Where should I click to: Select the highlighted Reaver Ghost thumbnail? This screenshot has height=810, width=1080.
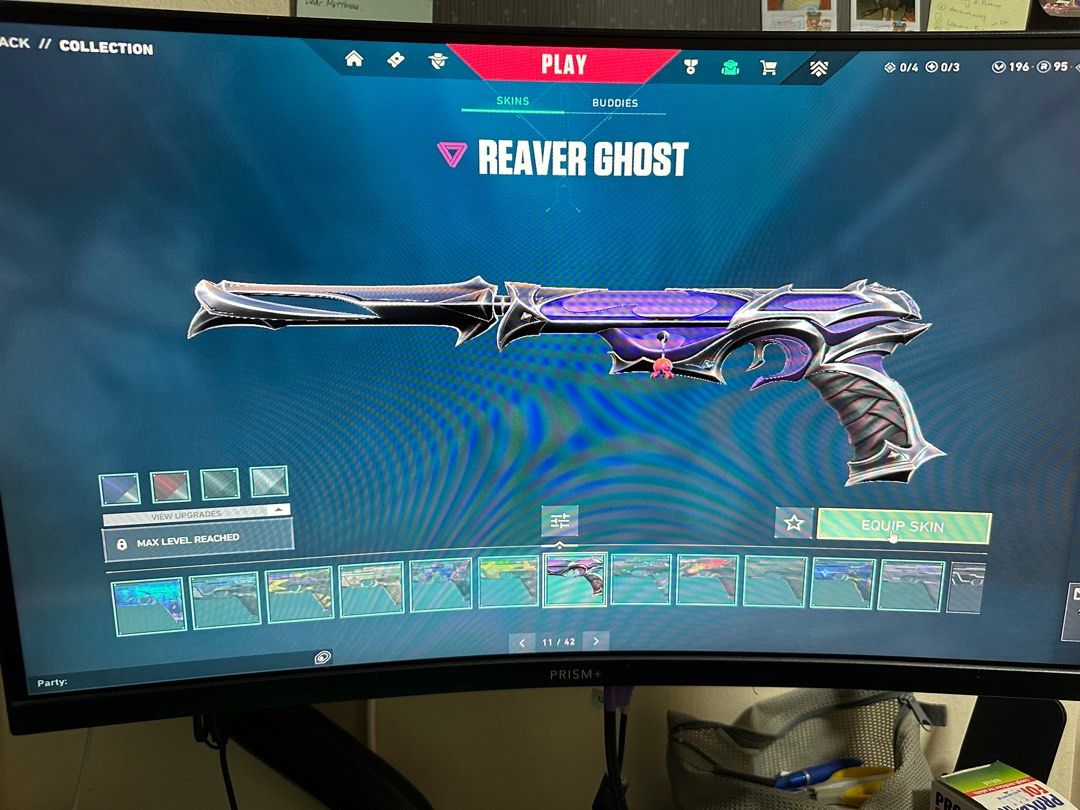pos(574,580)
